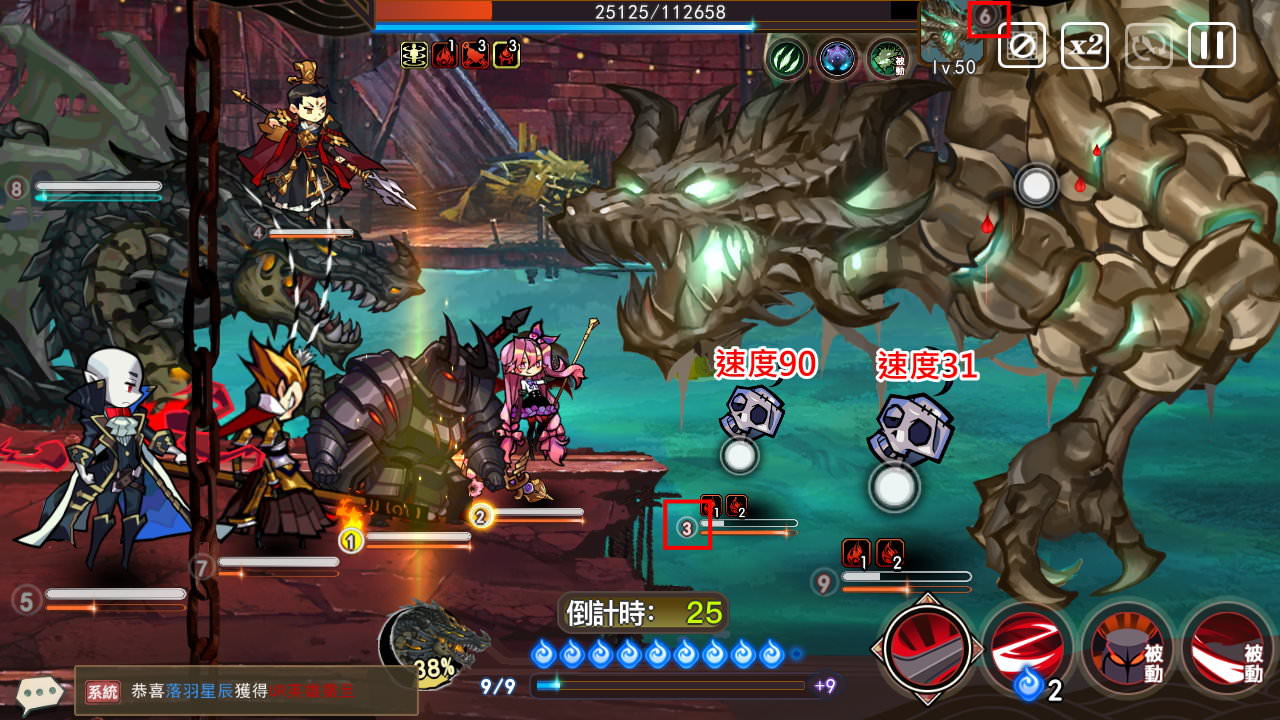Inspect the boss's green dragon passive icon
The height and width of the screenshot is (720, 1280).
pyautogui.click(x=887, y=58)
